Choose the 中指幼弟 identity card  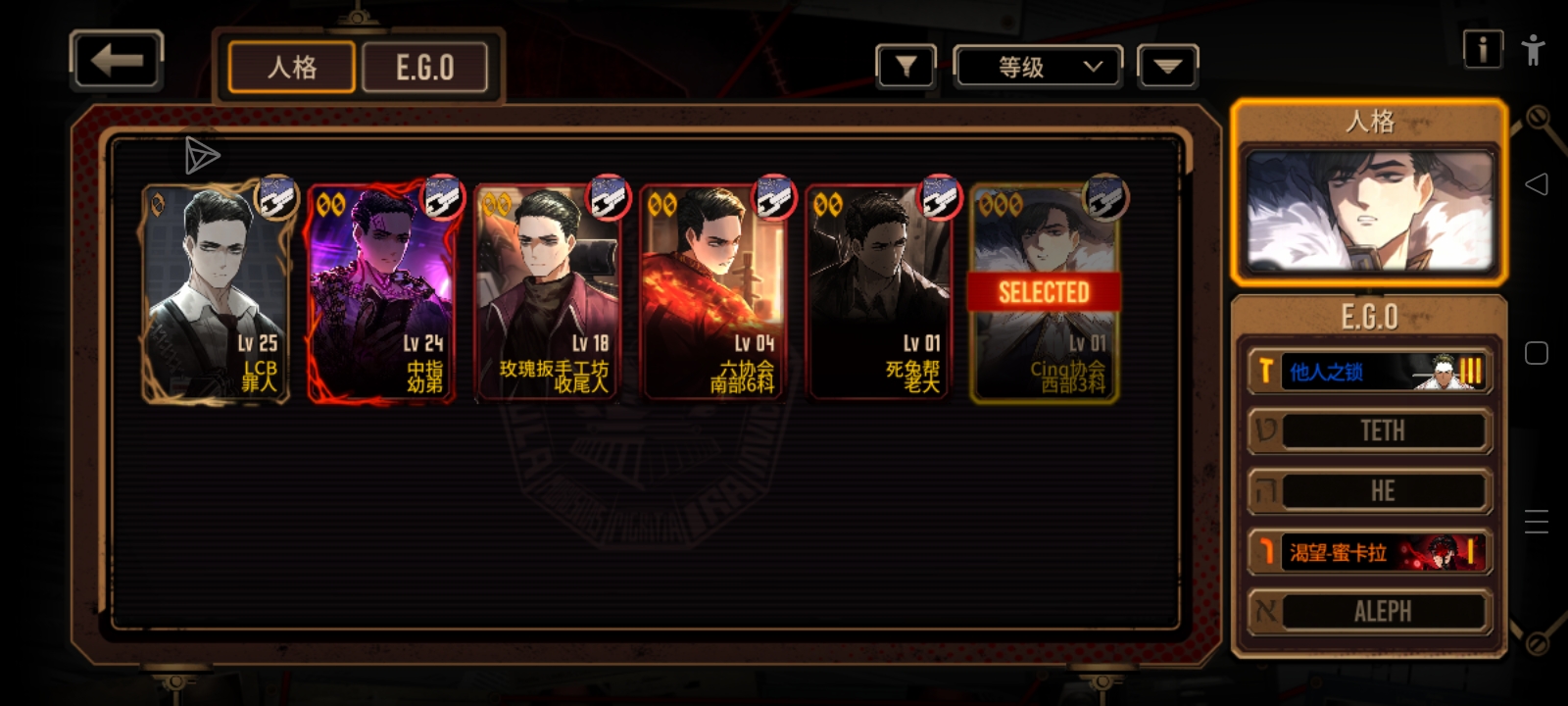[381, 292]
